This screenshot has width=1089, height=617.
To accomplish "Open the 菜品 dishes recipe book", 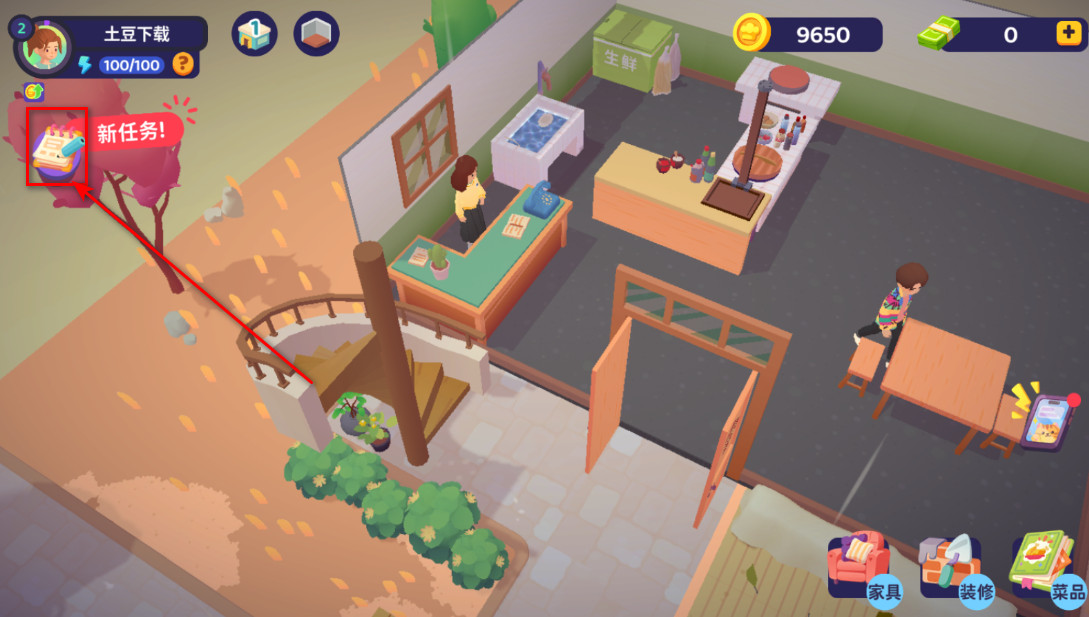I will [1047, 569].
